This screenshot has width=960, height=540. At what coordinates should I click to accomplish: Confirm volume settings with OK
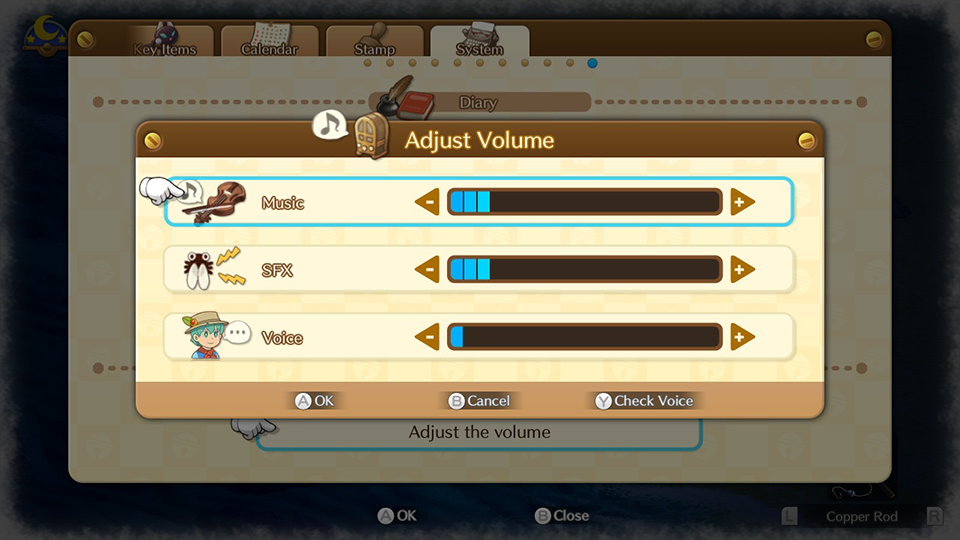[x=315, y=401]
